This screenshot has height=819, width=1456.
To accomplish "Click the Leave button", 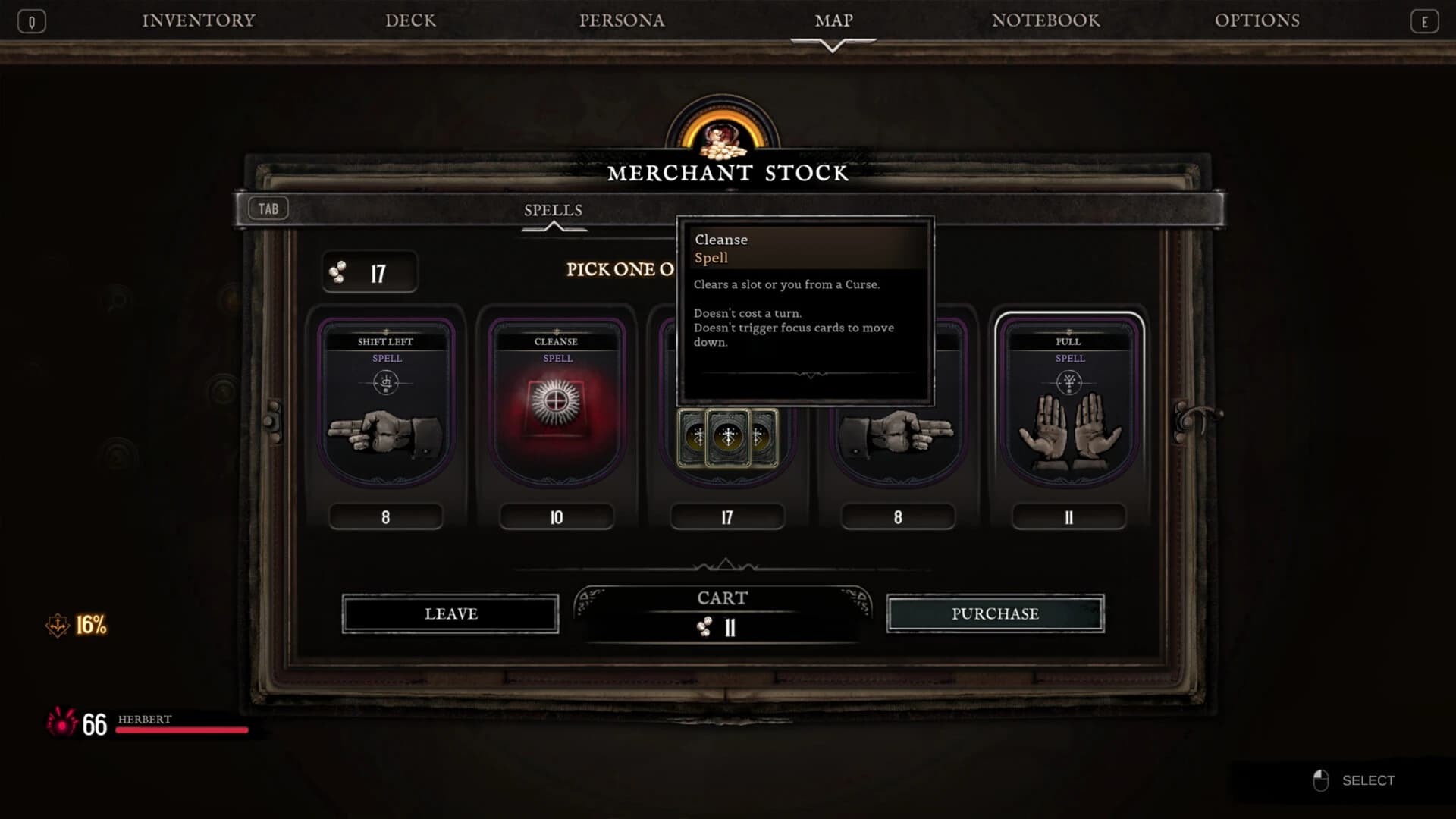I will pos(450,614).
